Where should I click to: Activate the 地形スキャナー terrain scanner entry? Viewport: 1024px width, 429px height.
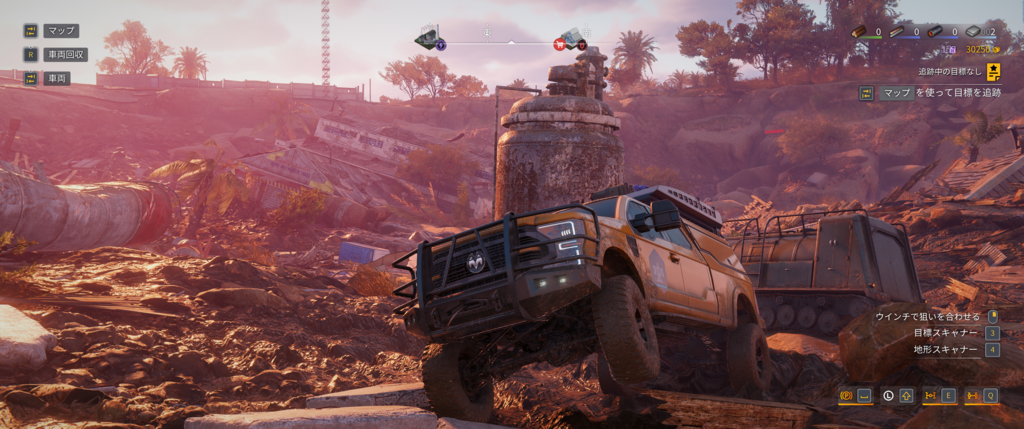click(x=944, y=349)
